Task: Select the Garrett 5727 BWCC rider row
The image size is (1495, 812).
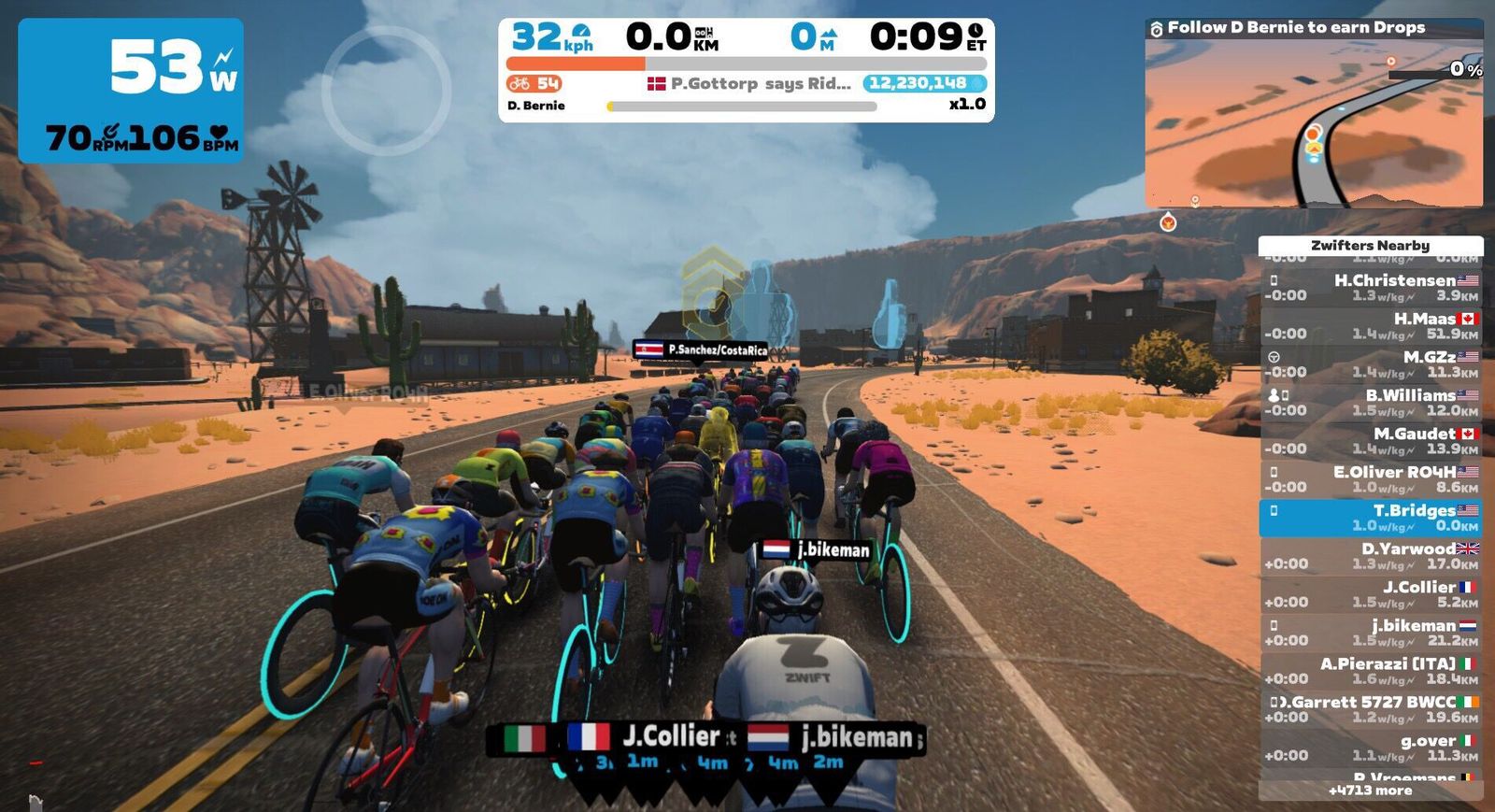Action: pos(1370,709)
